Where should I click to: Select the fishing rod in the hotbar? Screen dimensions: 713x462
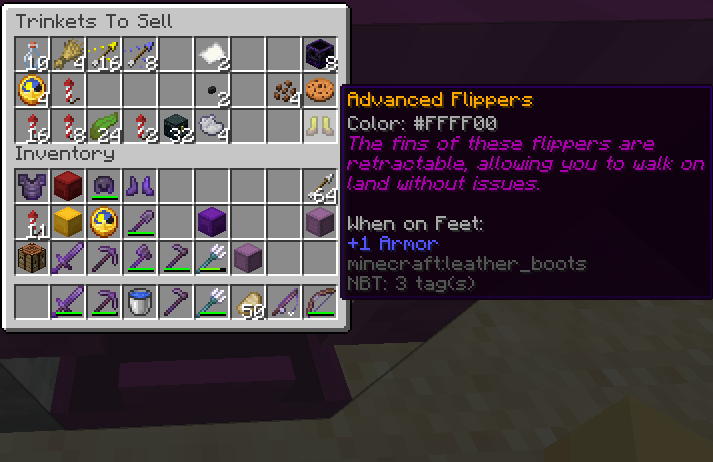pos(284,301)
